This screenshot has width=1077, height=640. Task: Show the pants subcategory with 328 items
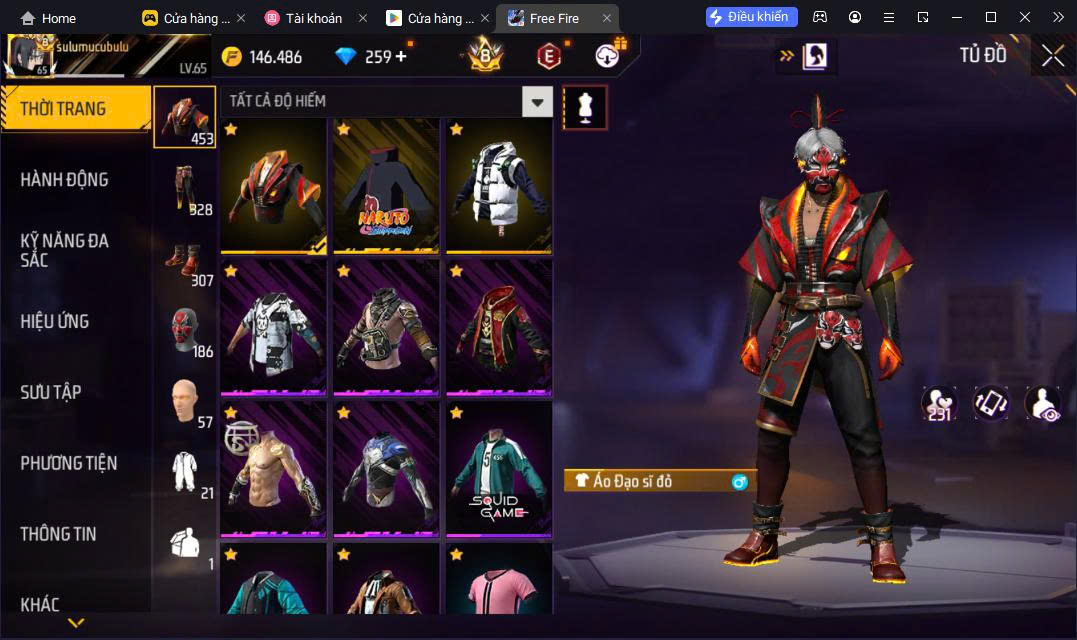[185, 189]
